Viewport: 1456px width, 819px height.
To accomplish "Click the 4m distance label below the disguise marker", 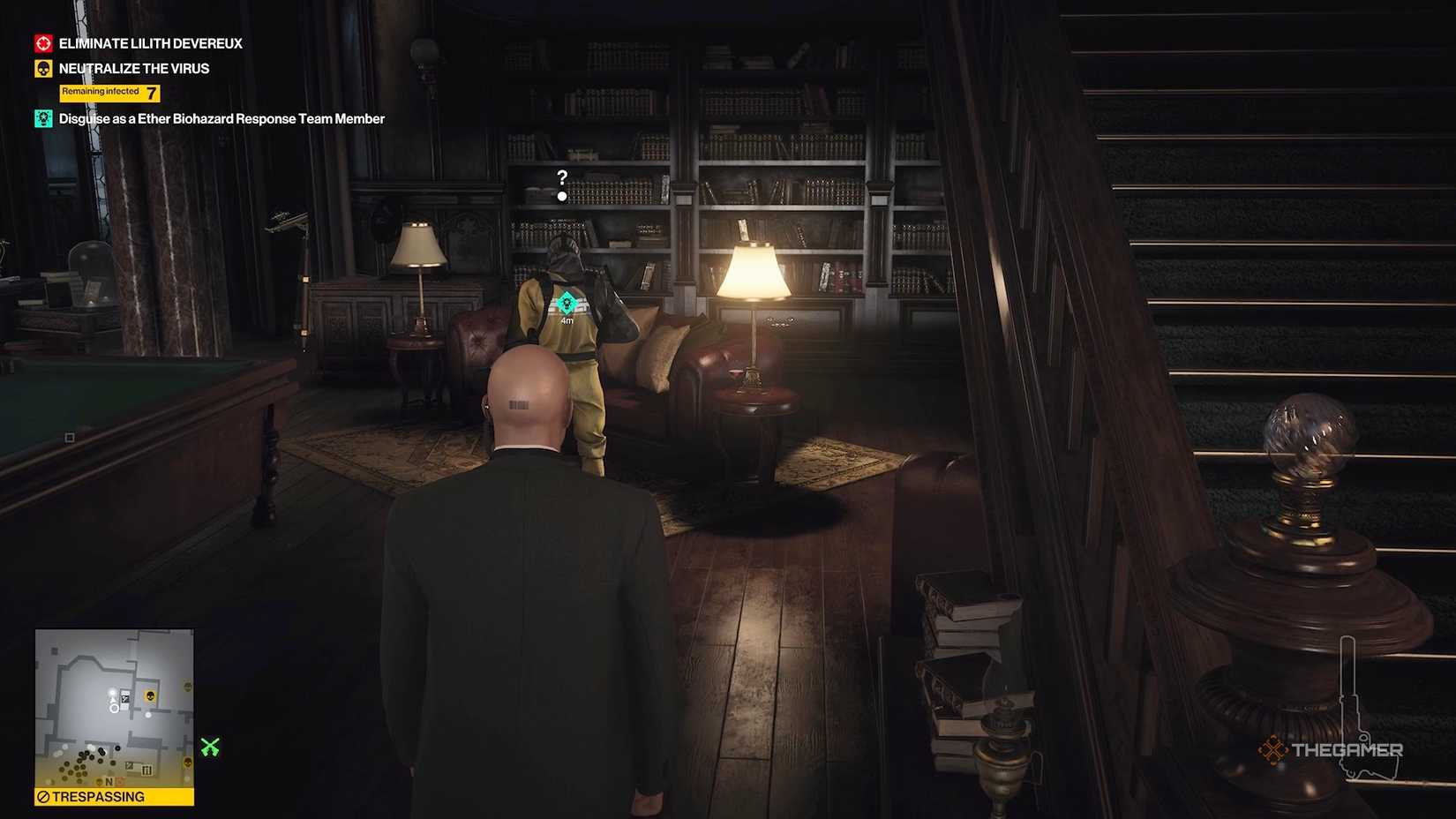I will (x=566, y=323).
